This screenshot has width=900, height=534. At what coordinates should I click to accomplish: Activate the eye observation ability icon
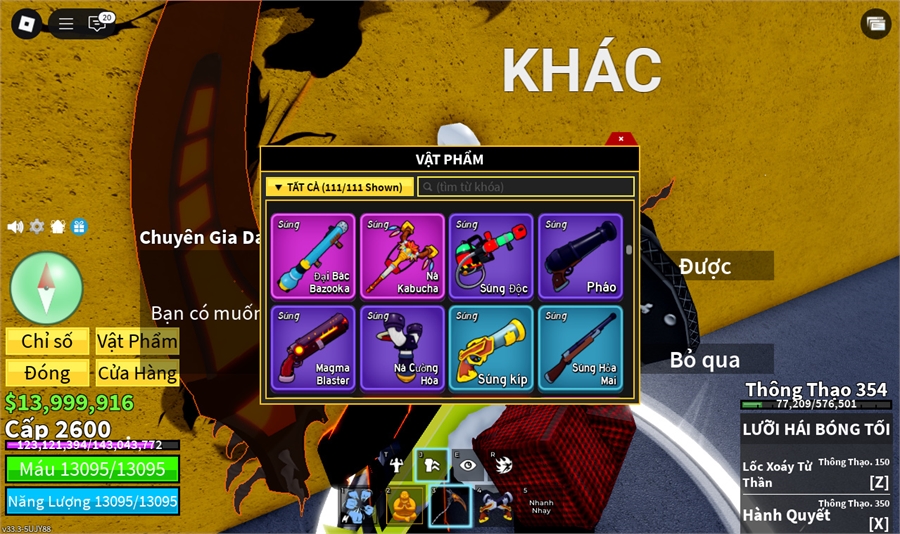click(x=467, y=465)
